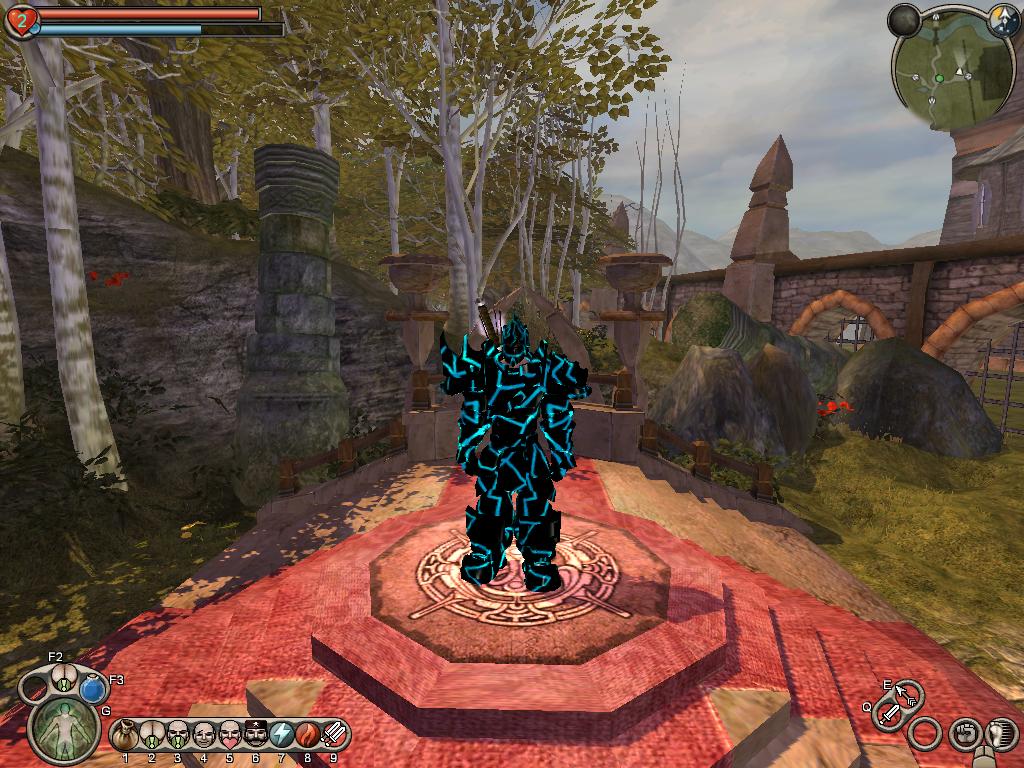Select the pirate hat face expression
This screenshot has width=1024, height=768.
(255, 735)
